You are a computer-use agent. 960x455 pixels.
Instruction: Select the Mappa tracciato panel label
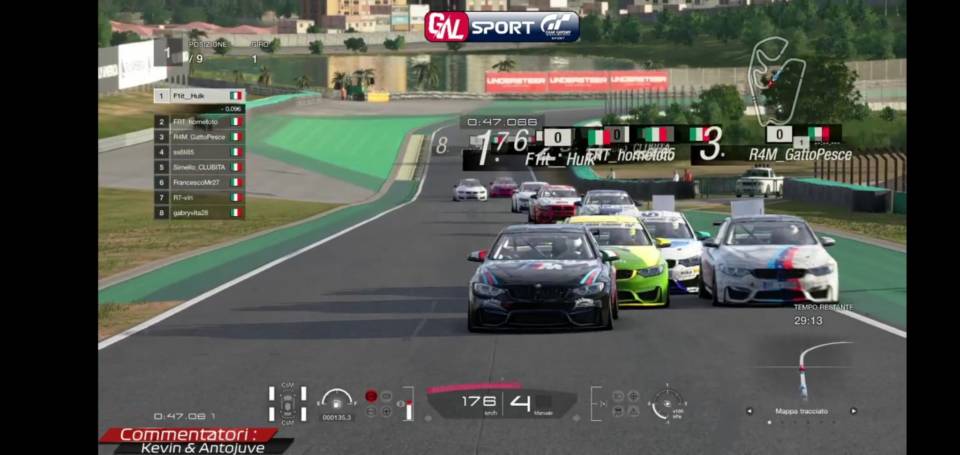click(800, 411)
